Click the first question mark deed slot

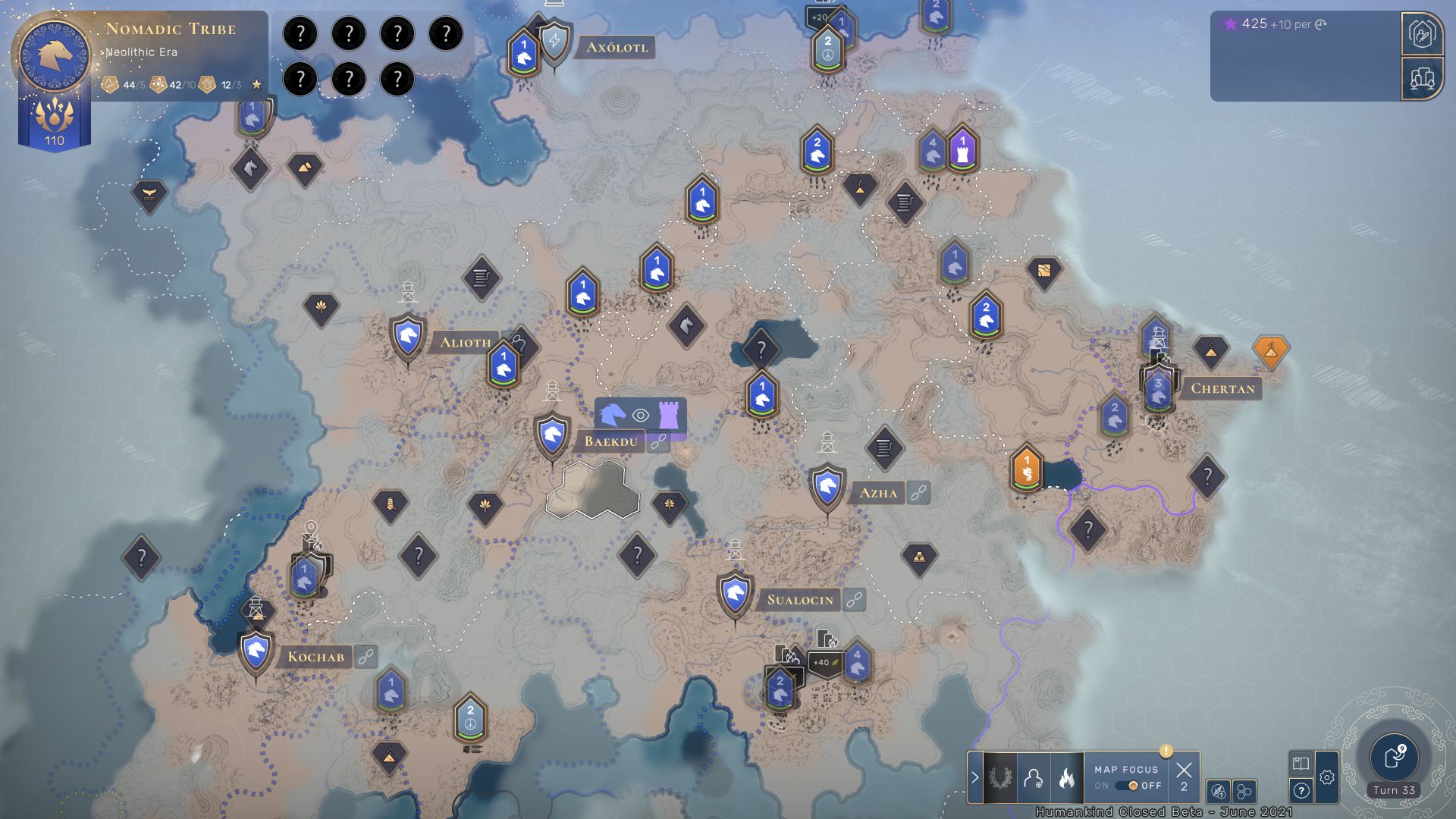[x=303, y=33]
